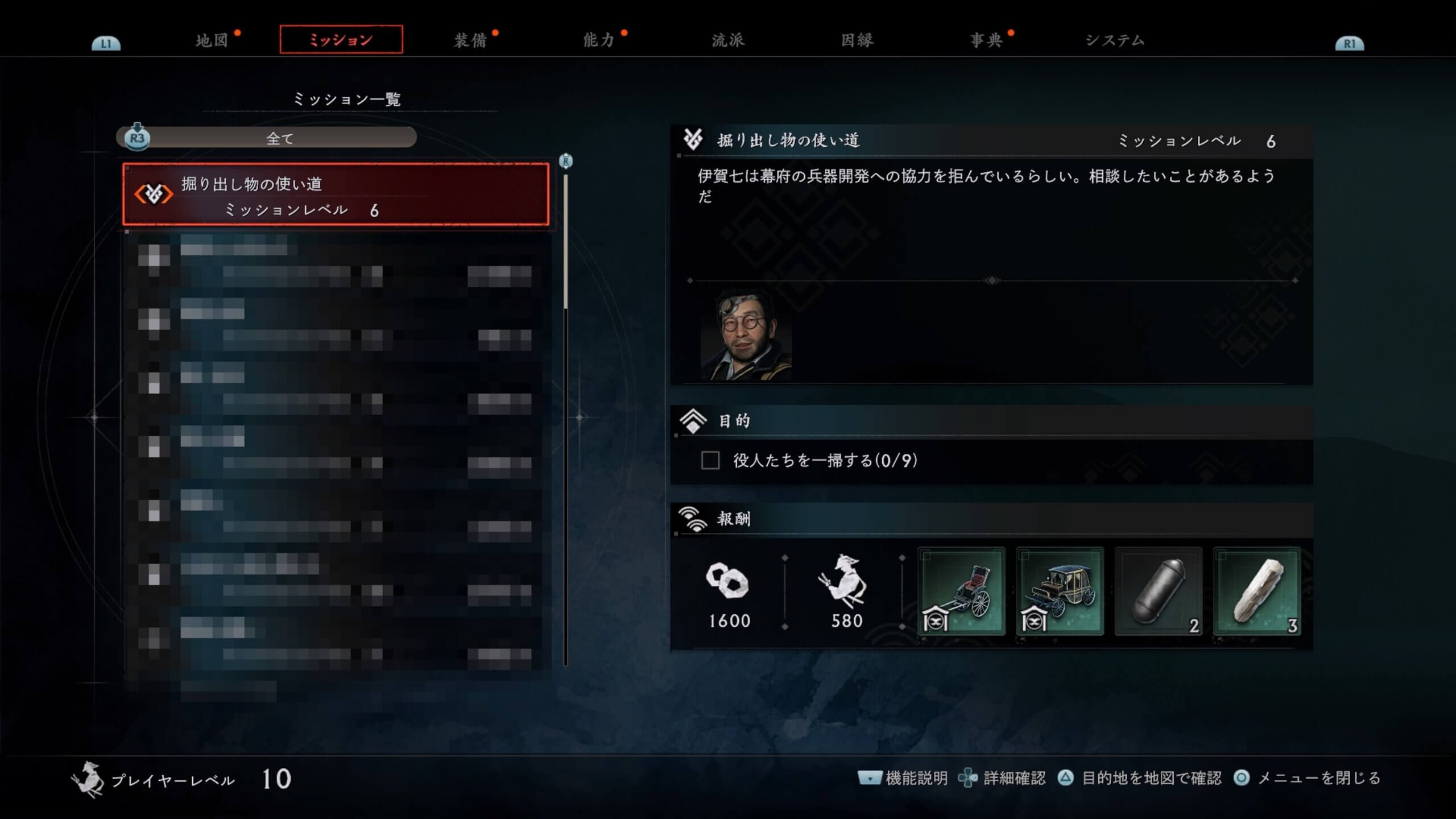Tick the 役人たちを一掃する objective checkbox
1456x819 pixels.
pyautogui.click(x=710, y=460)
